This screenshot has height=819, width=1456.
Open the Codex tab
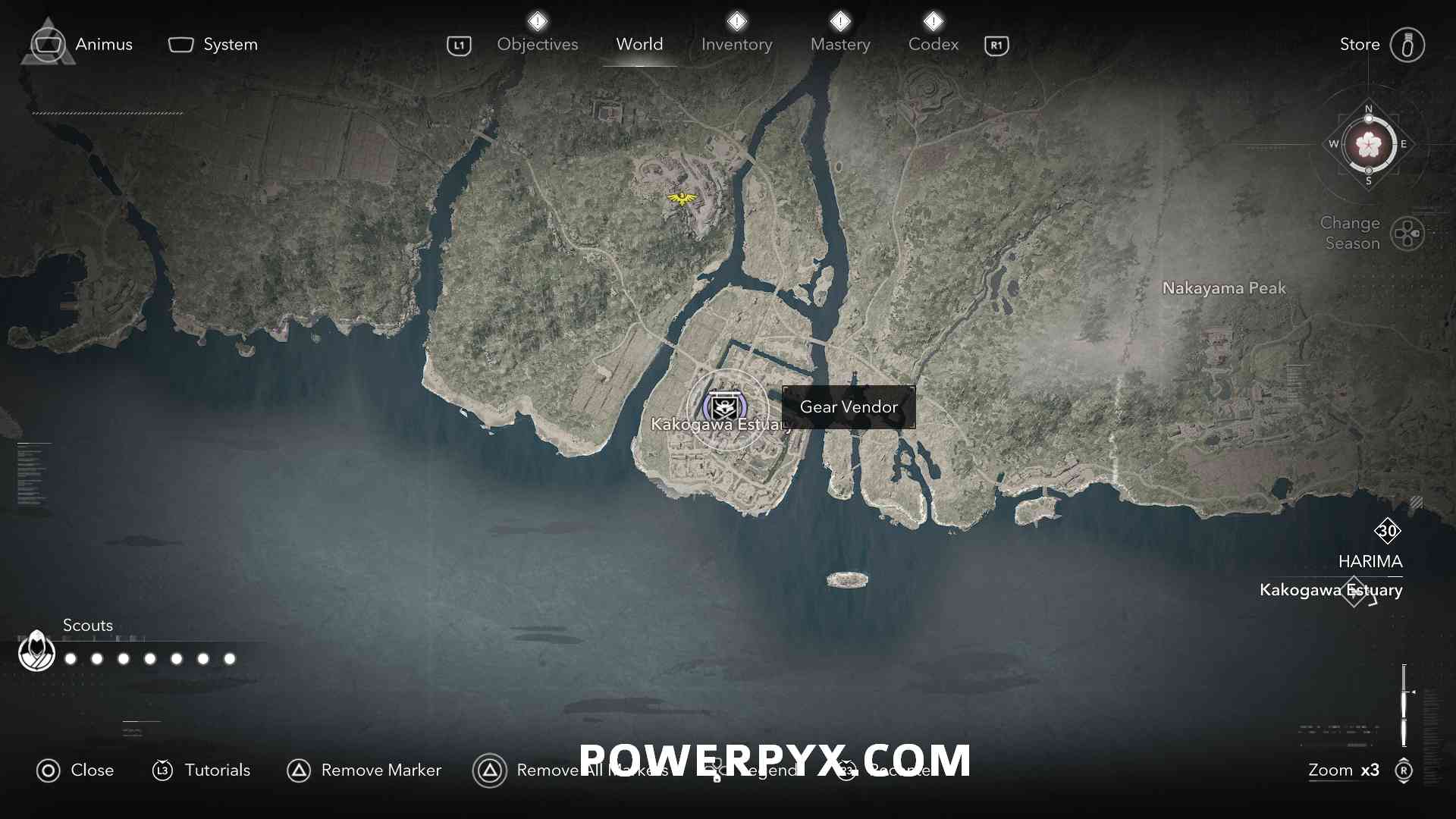933,44
